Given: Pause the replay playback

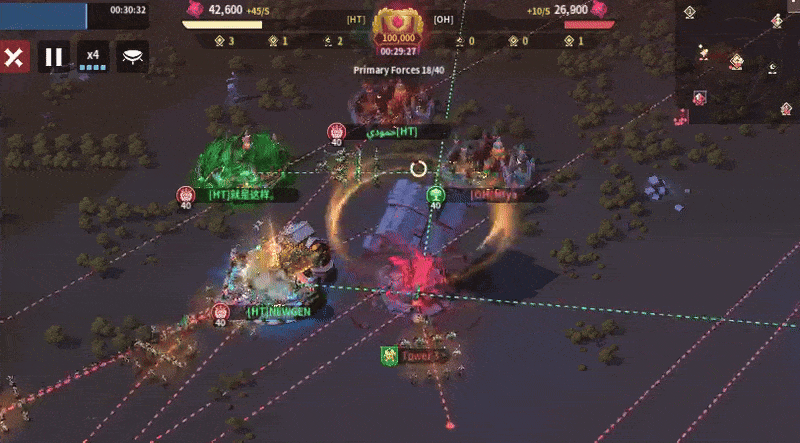Looking at the screenshot, I should 55,57.
